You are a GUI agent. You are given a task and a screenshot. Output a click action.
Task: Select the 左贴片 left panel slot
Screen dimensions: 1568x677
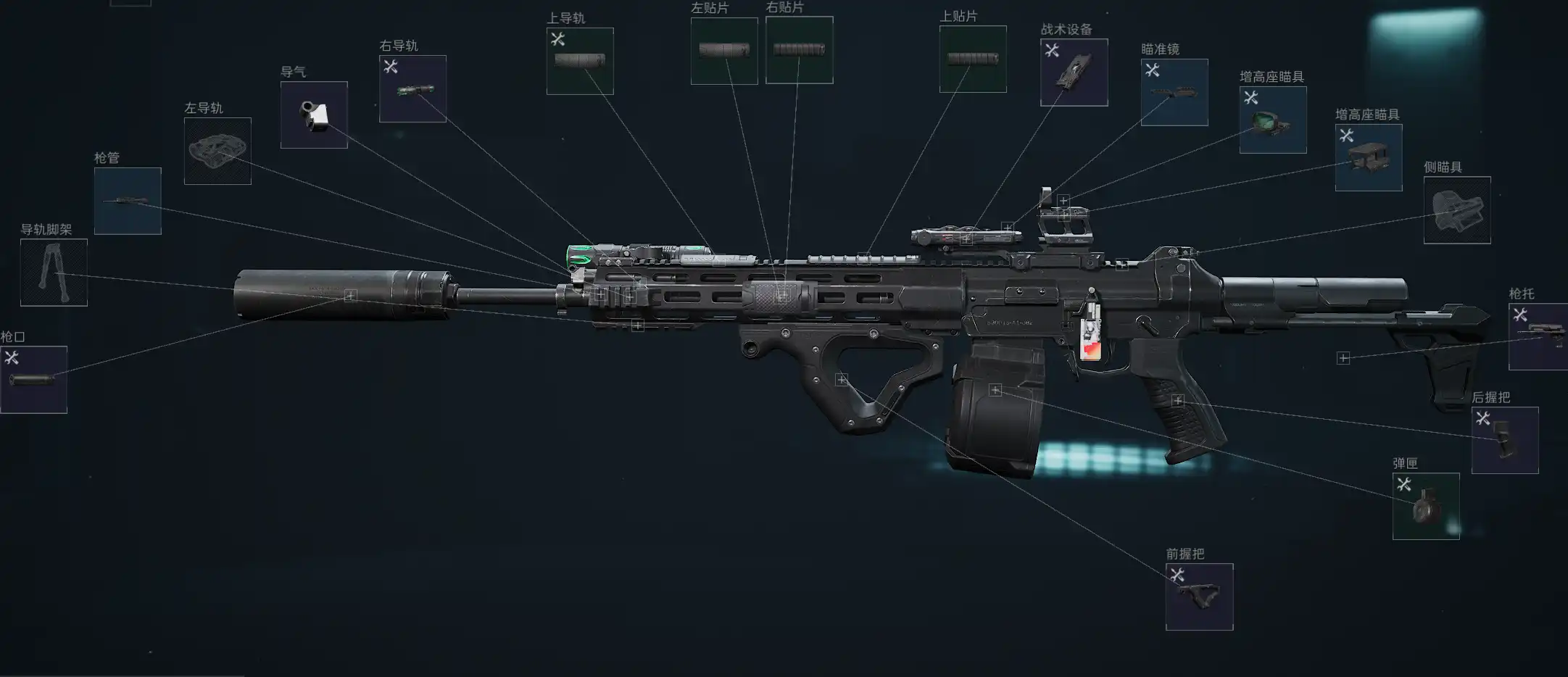724,51
